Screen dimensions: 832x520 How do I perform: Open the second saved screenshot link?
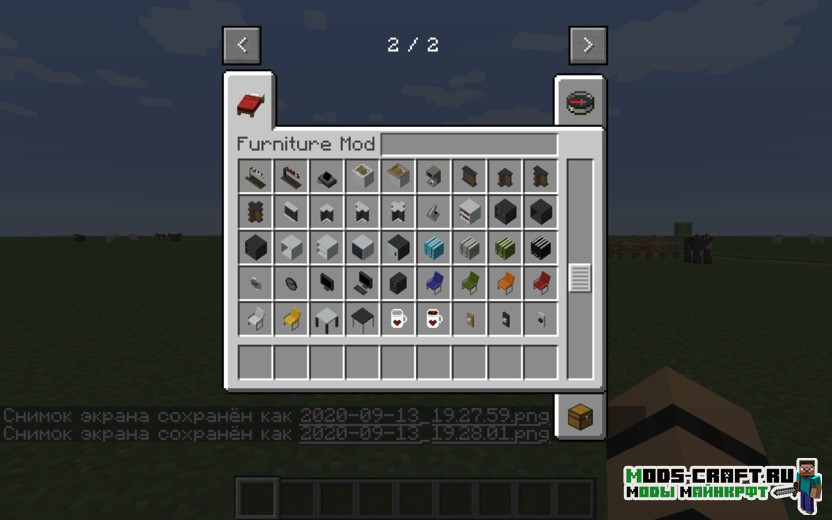pos(424,433)
